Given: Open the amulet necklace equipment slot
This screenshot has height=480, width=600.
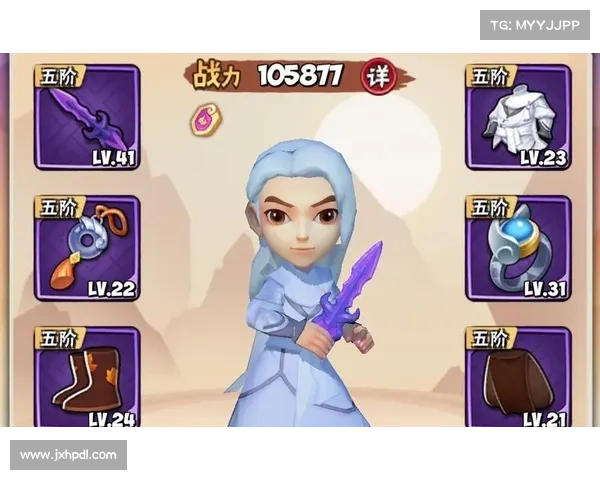Looking at the screenshot, I should point(87,248).
